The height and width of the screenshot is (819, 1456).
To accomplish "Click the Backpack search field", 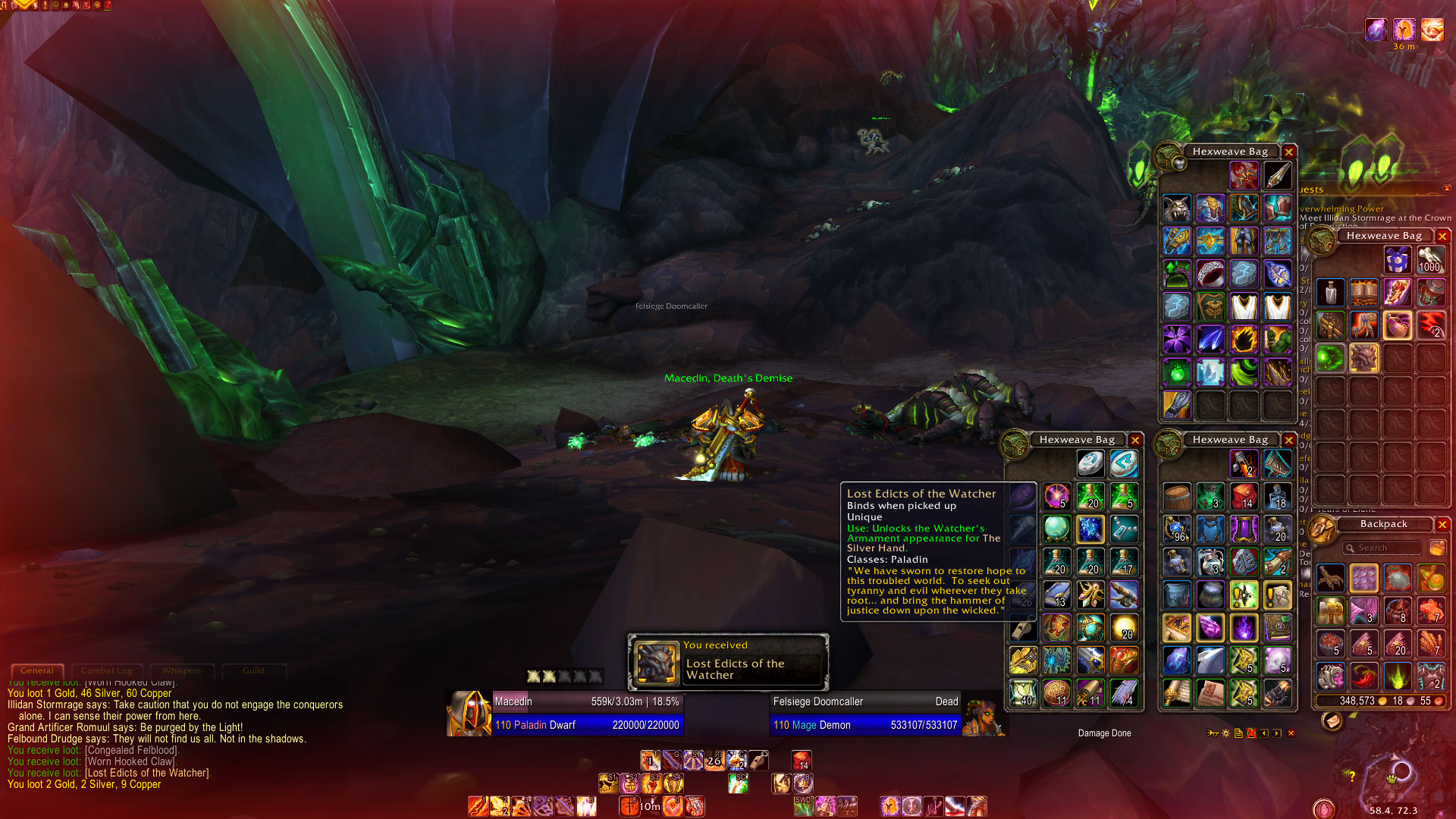I will [1382, 548].
